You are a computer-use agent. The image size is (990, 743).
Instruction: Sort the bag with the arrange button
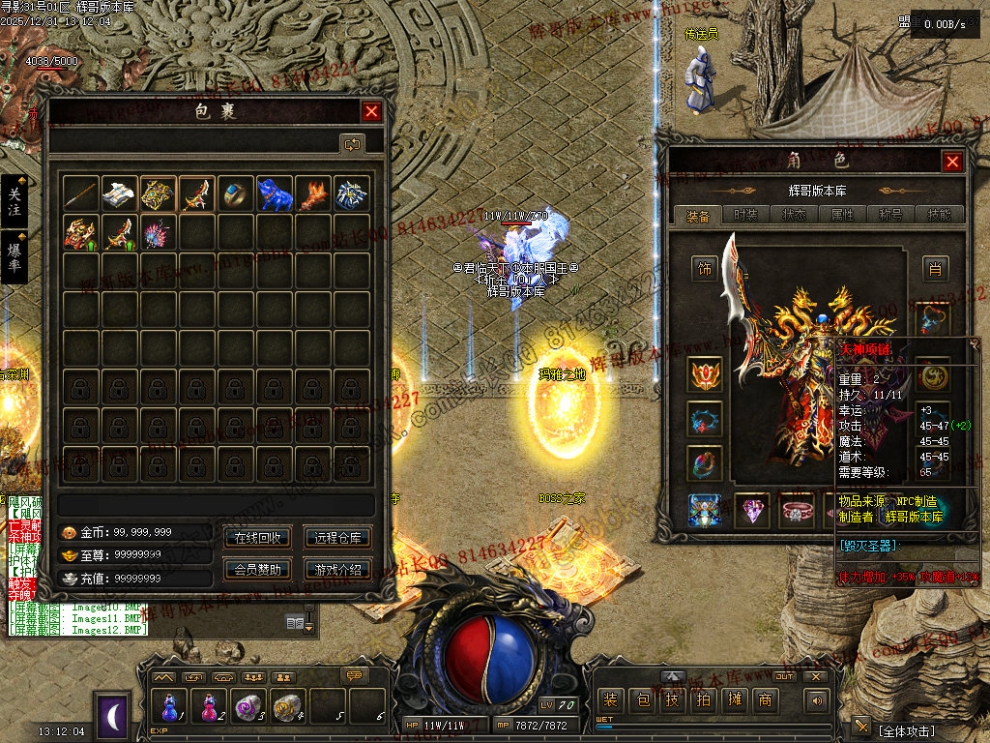pos(352,144)
